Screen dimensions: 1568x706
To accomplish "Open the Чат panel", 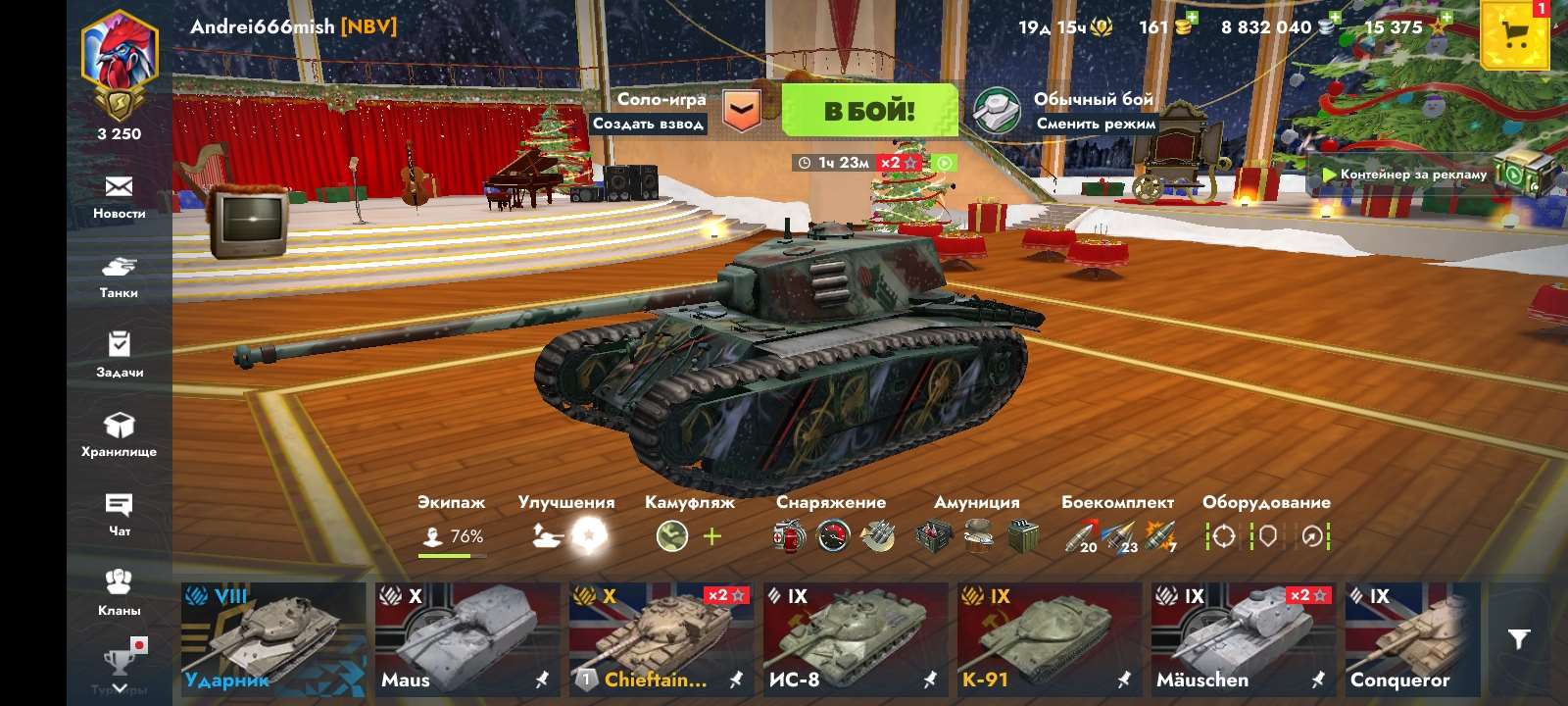I will click(x=120, y=515).
